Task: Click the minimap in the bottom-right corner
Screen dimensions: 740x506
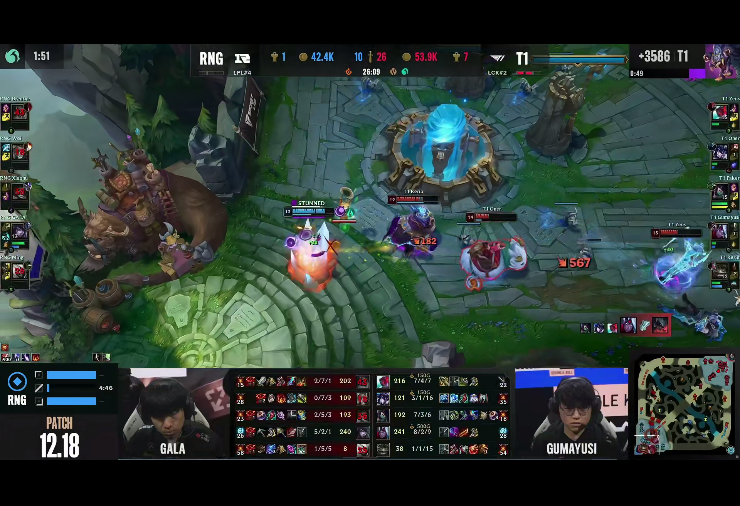Action: [x=686, y=402]
